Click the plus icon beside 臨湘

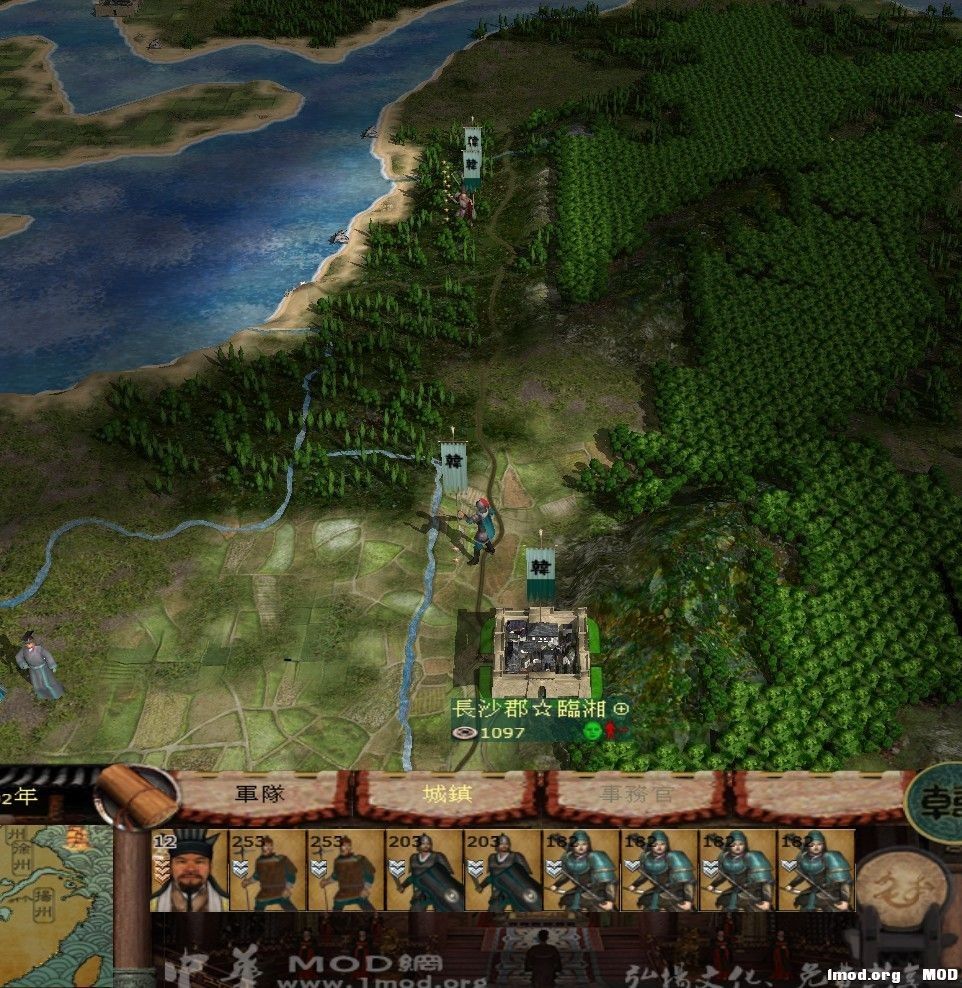click(x=622, y=708)
